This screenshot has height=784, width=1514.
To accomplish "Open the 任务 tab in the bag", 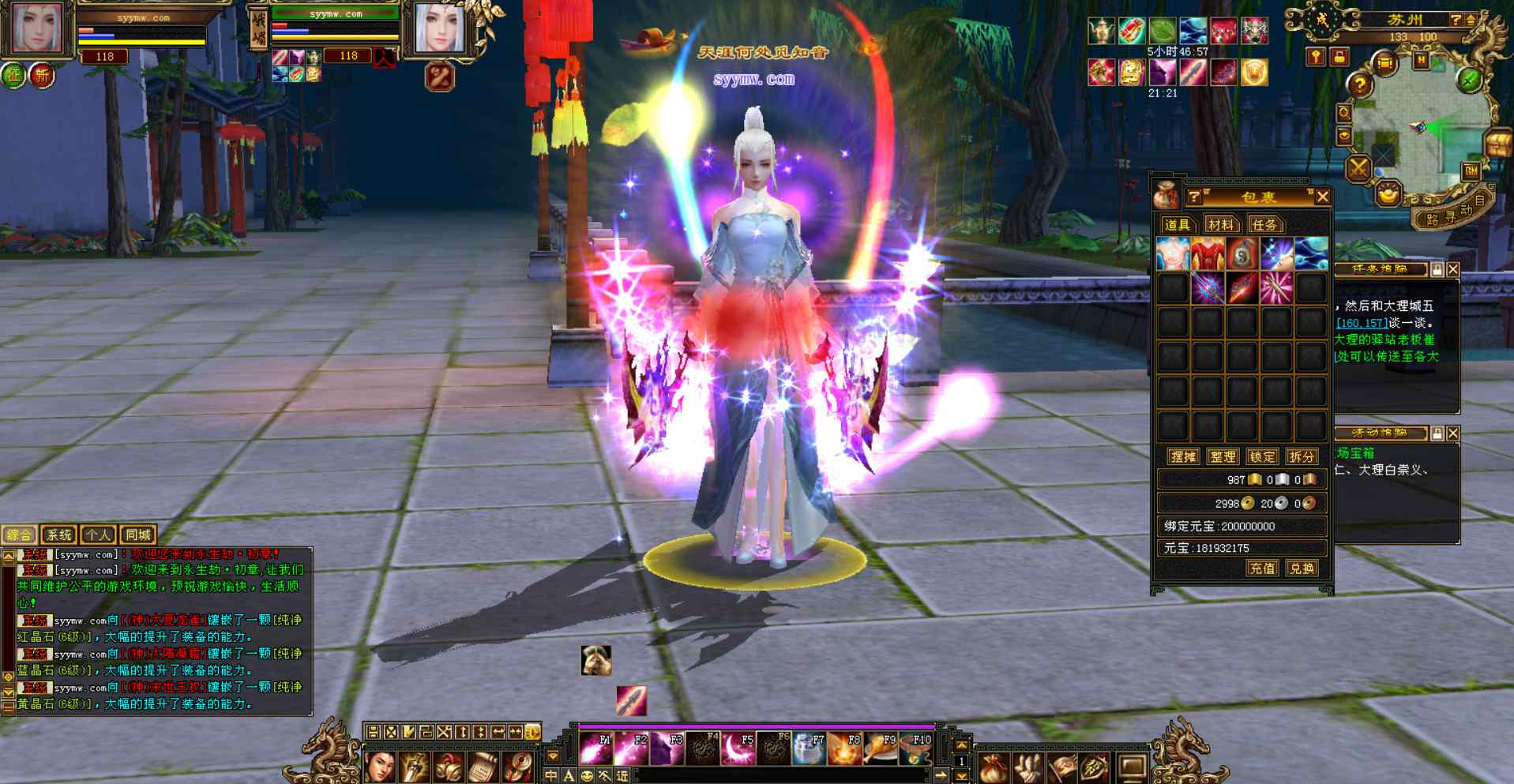I will tap(1264, 225).
